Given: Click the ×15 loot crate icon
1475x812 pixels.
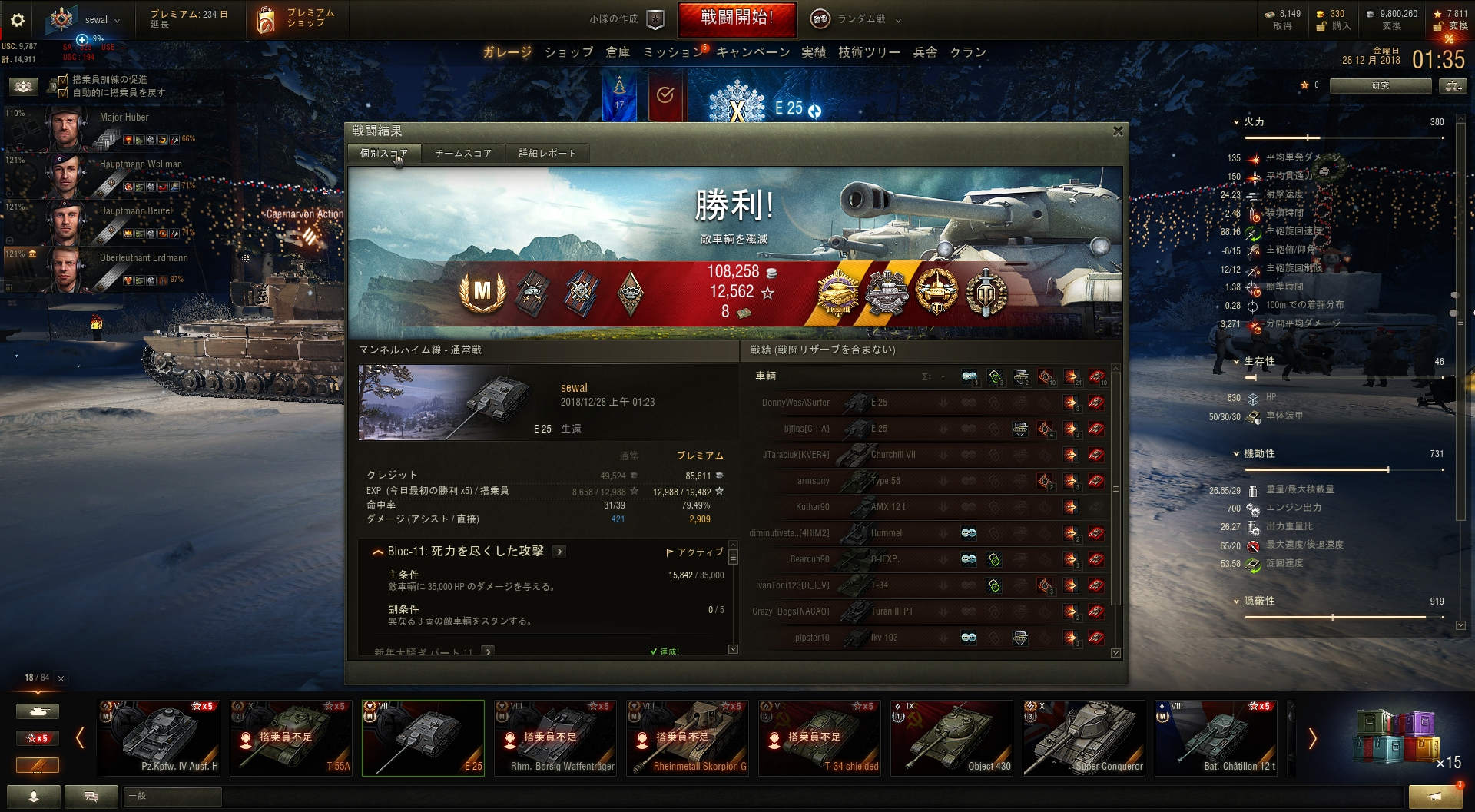Looking at the screenshot, I should click(1397, 736).
